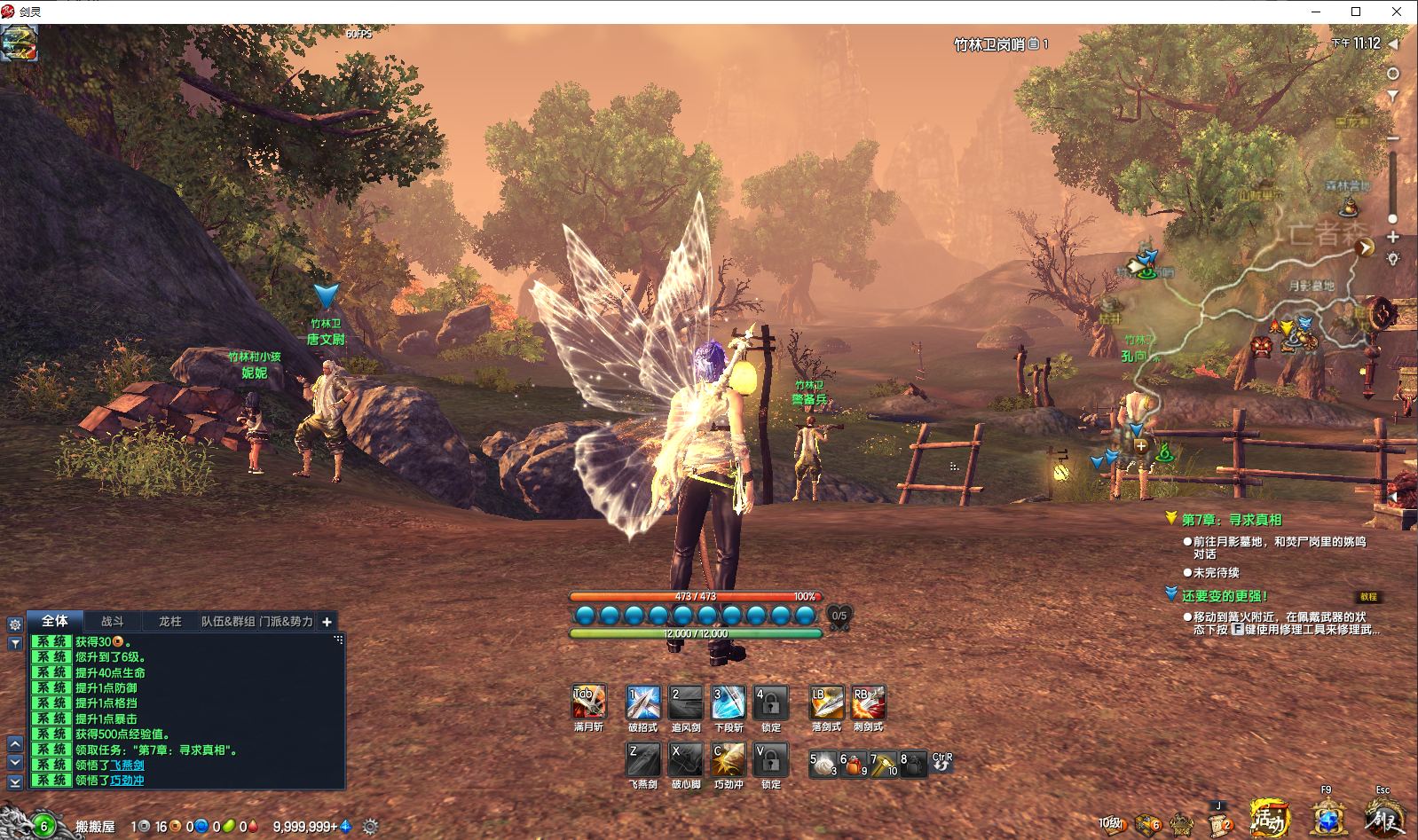Viewport: 1418px width, 840px height.
Task: Switch to the 战斗 chat tab
Action: coord(113,622)
